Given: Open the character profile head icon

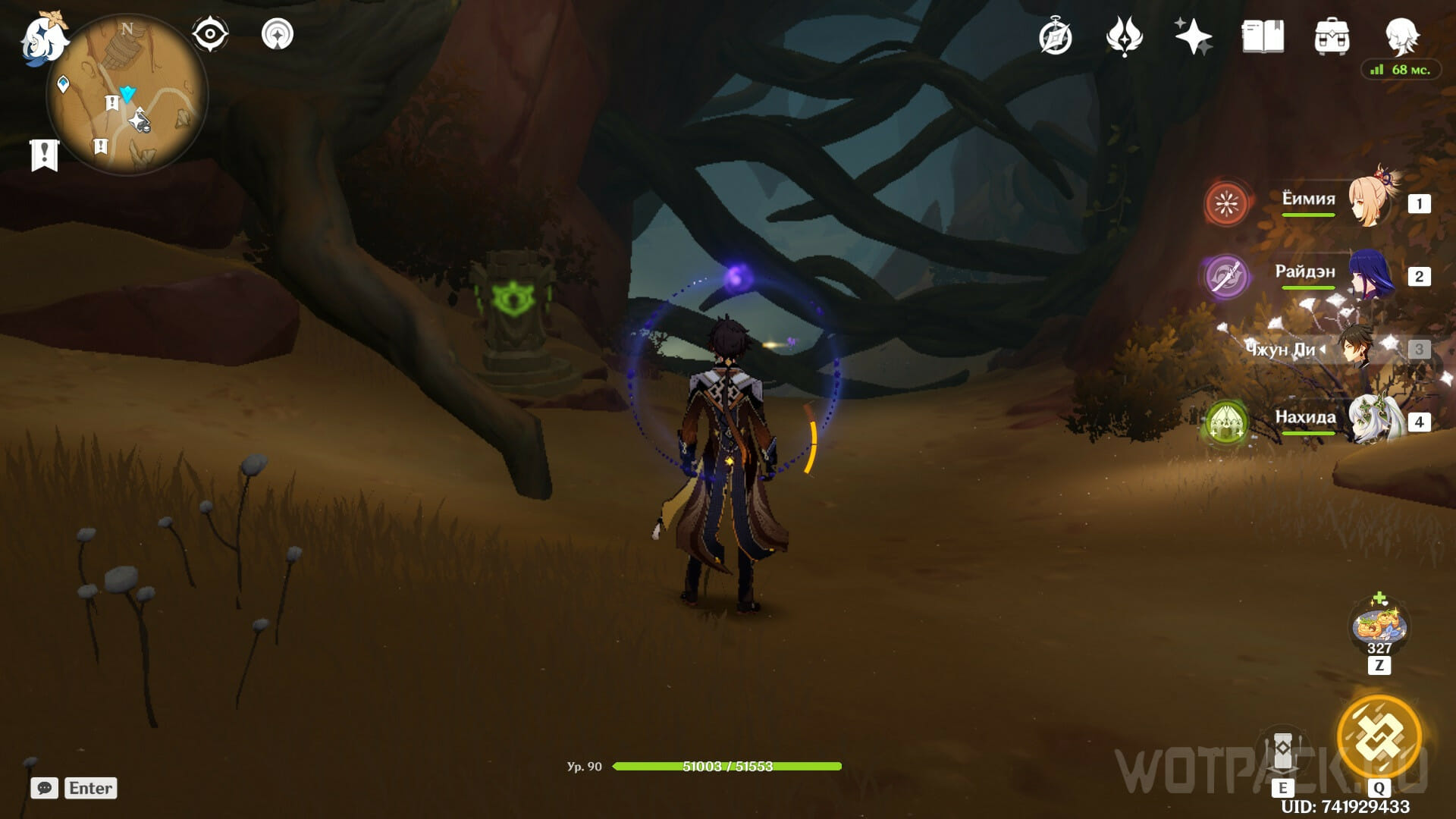Looking at the screenshot, I should point(1401,35).
